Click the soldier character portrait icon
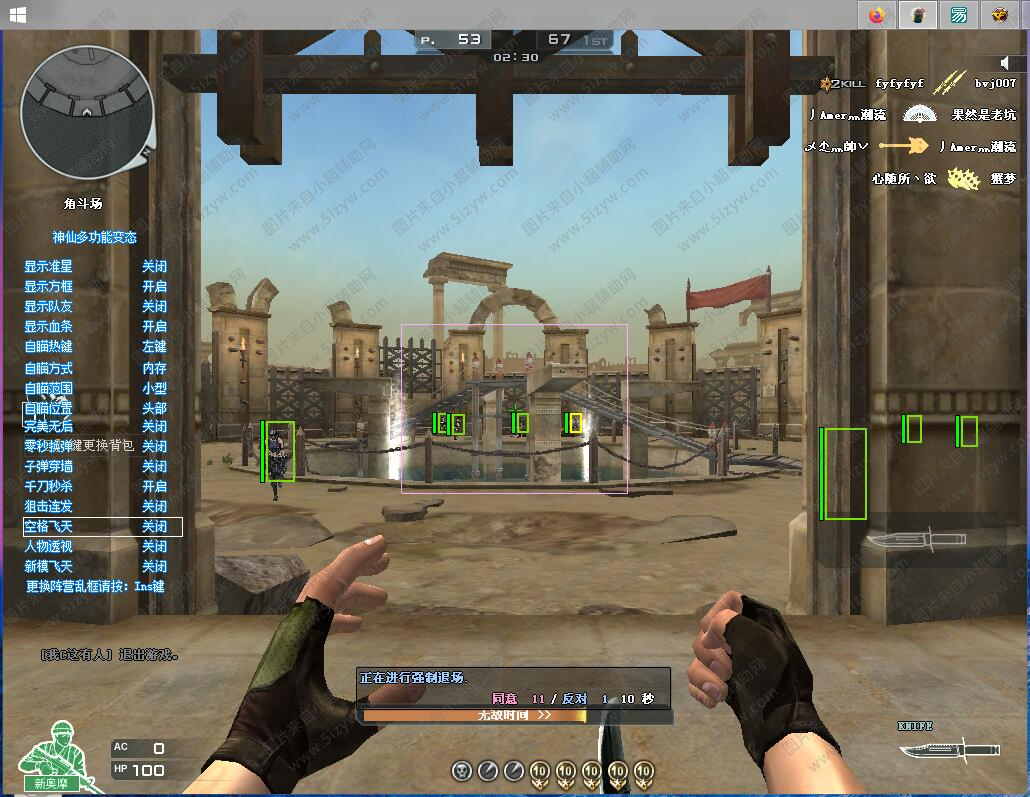The height and width of the screenshot is (797, 1030). pyautogui.click(x=55, y=765)
